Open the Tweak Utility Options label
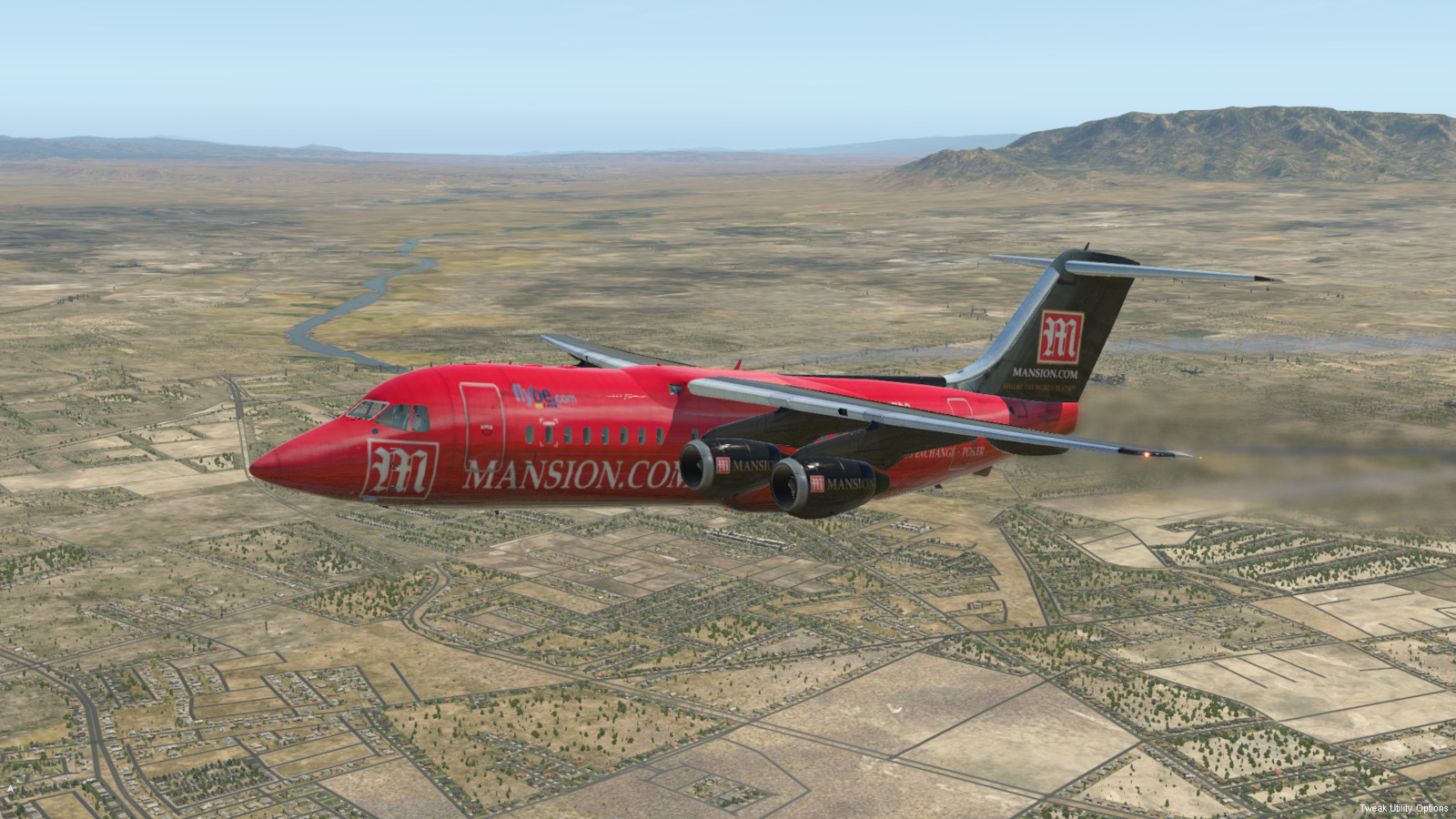 coord(1403,808)
